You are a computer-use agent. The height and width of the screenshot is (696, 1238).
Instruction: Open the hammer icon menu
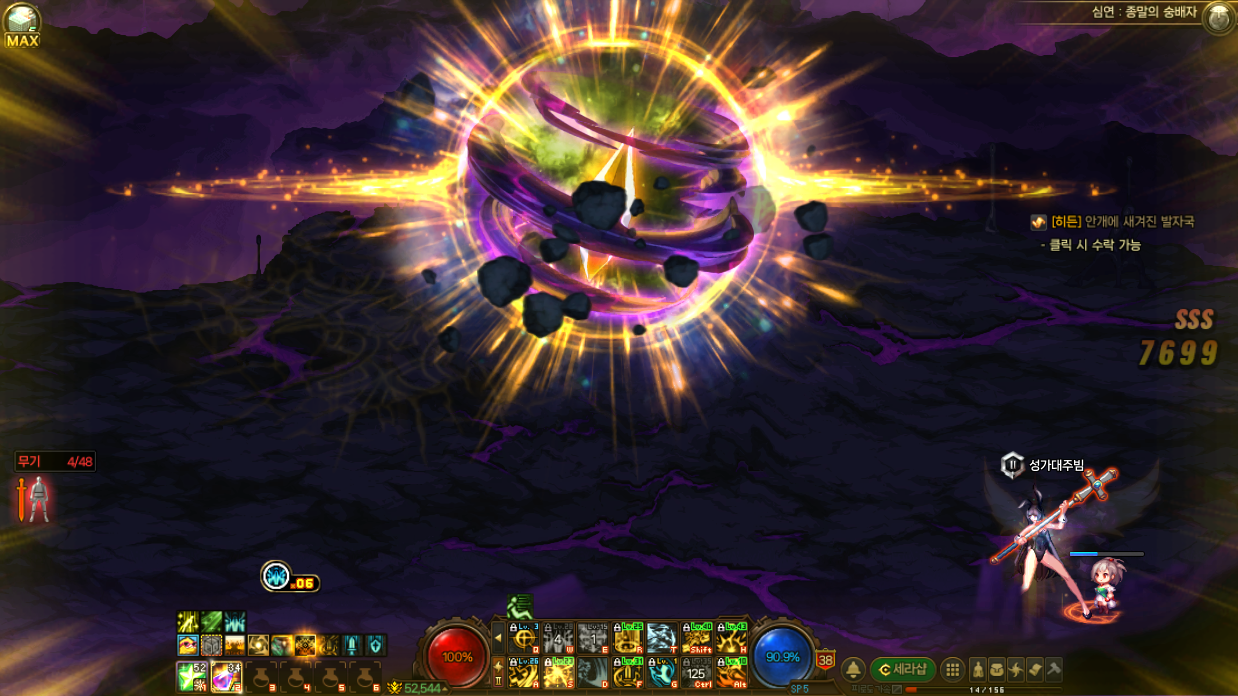click(1054, 670)
